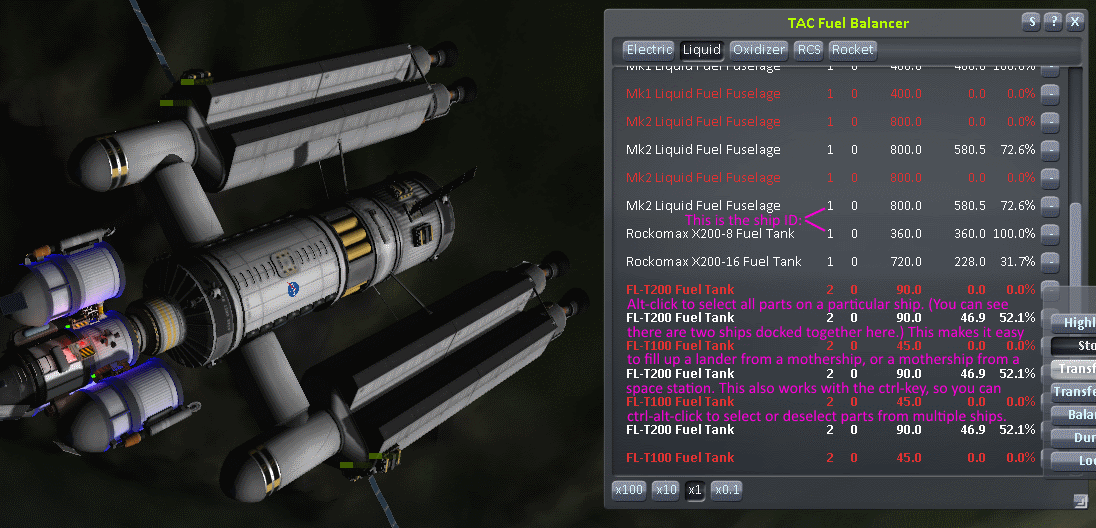Set rate multiplier to x0.1

[x=725, y=490]
